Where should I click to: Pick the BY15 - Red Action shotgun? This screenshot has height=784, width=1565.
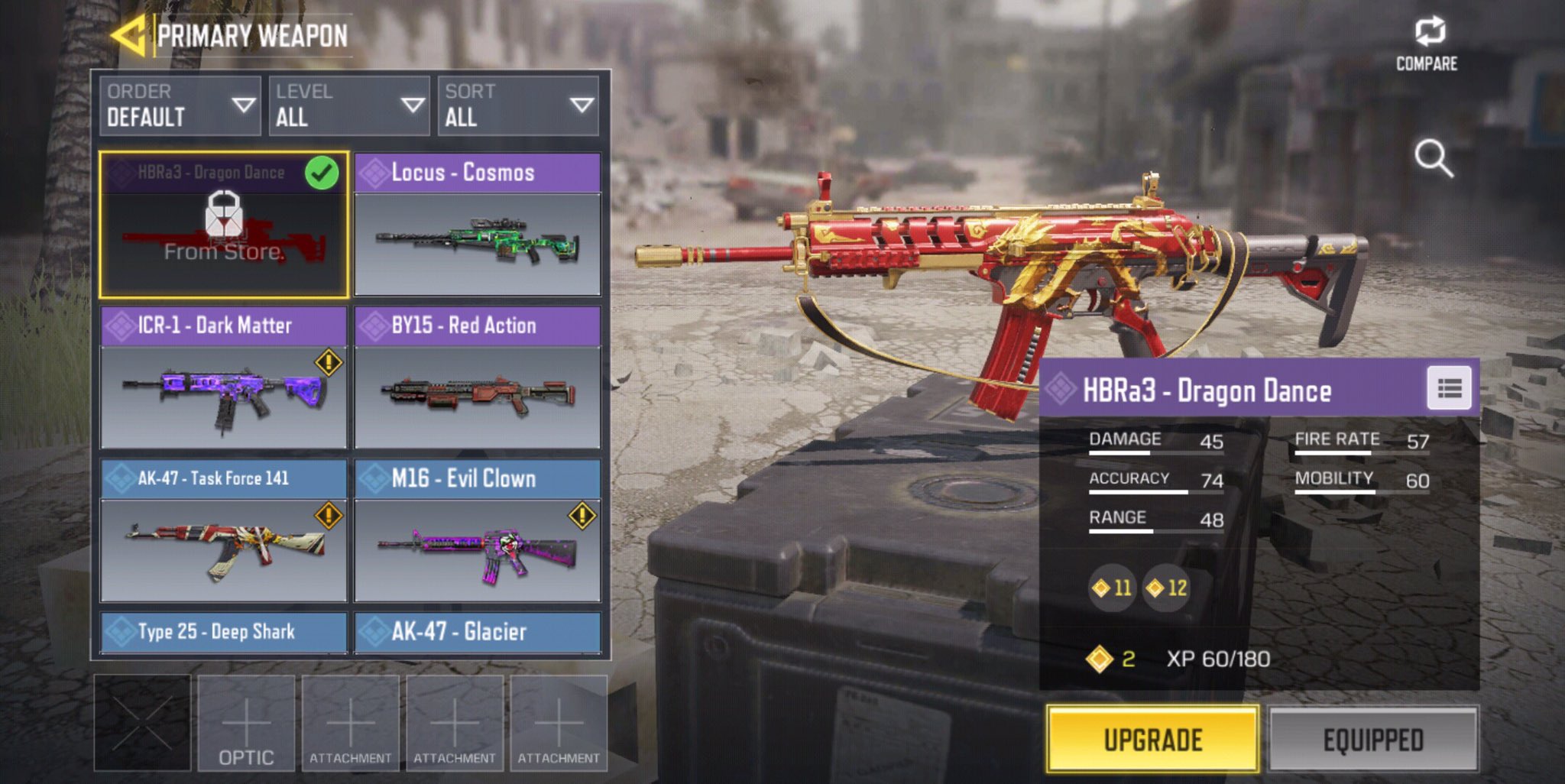click(x=478, y=377)
